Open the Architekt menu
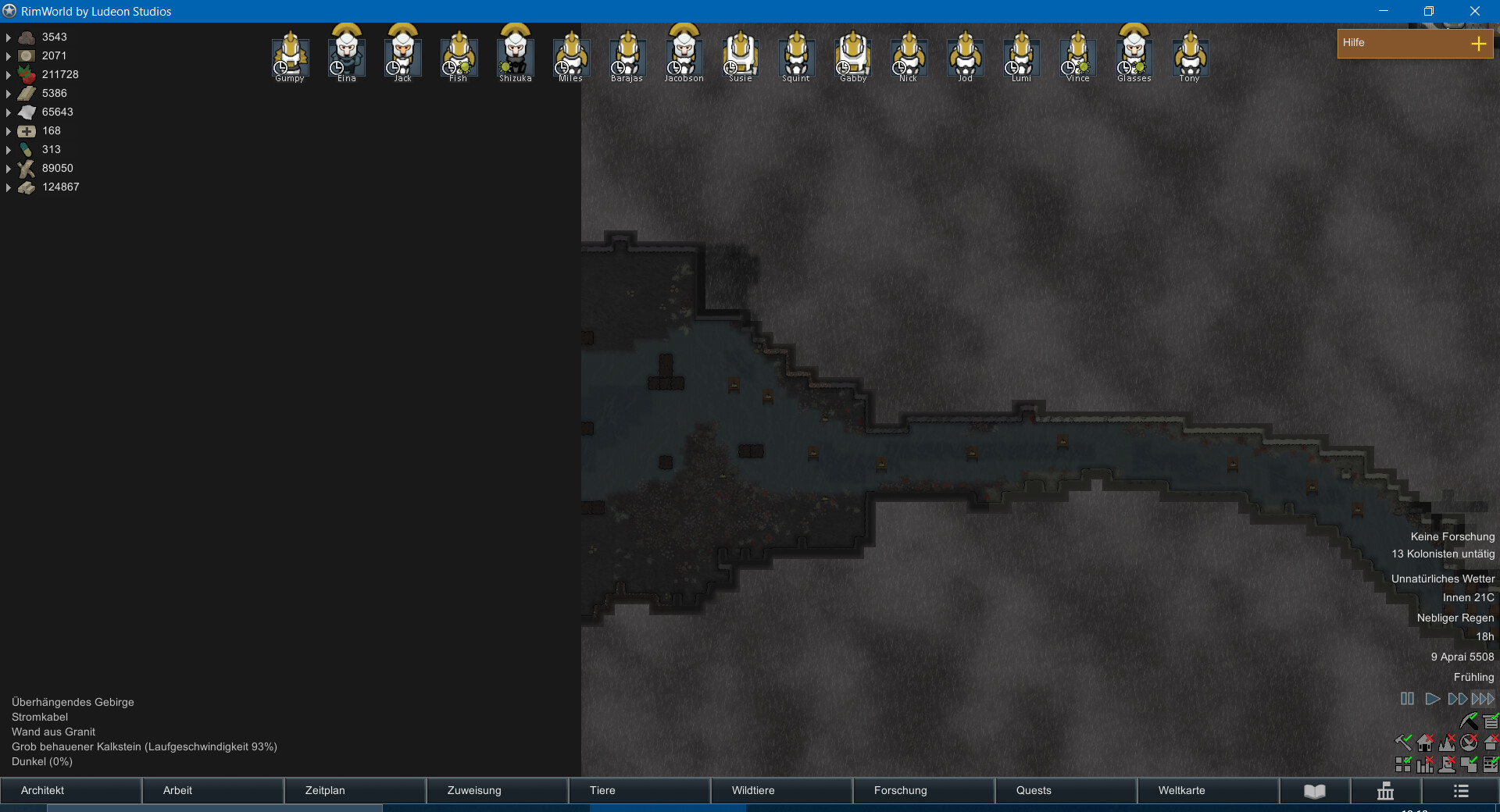 click(x=70, y=790)
